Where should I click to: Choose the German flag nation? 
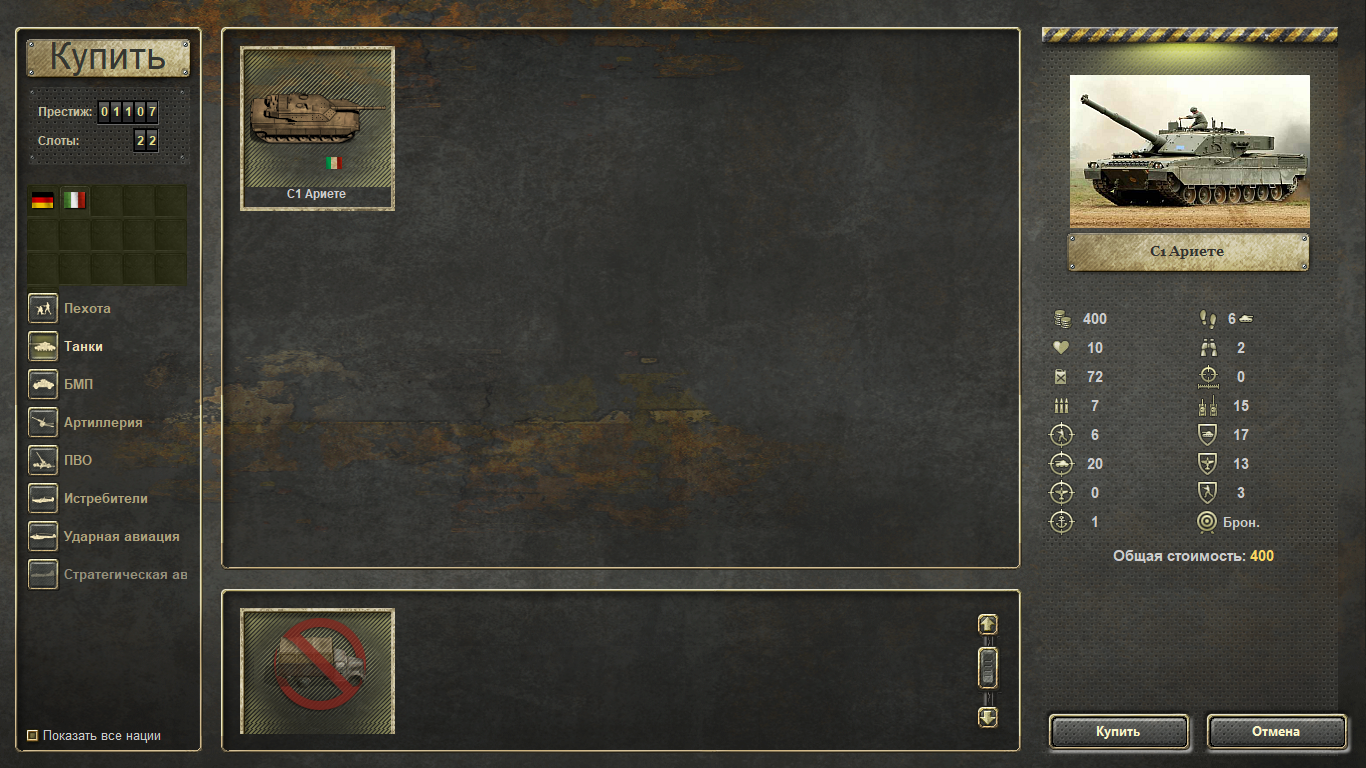coord(42,200)
